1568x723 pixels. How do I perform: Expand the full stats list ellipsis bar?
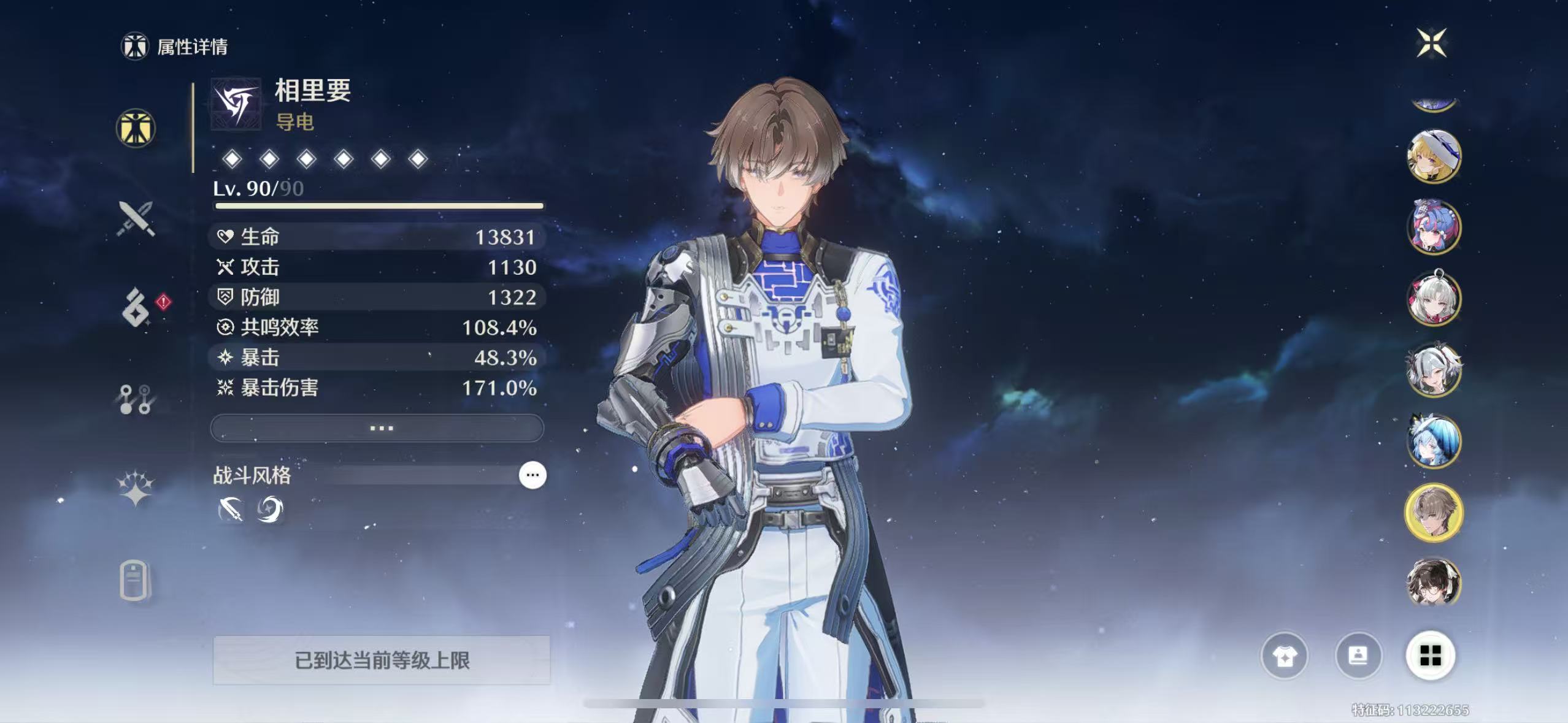[377, 428]
